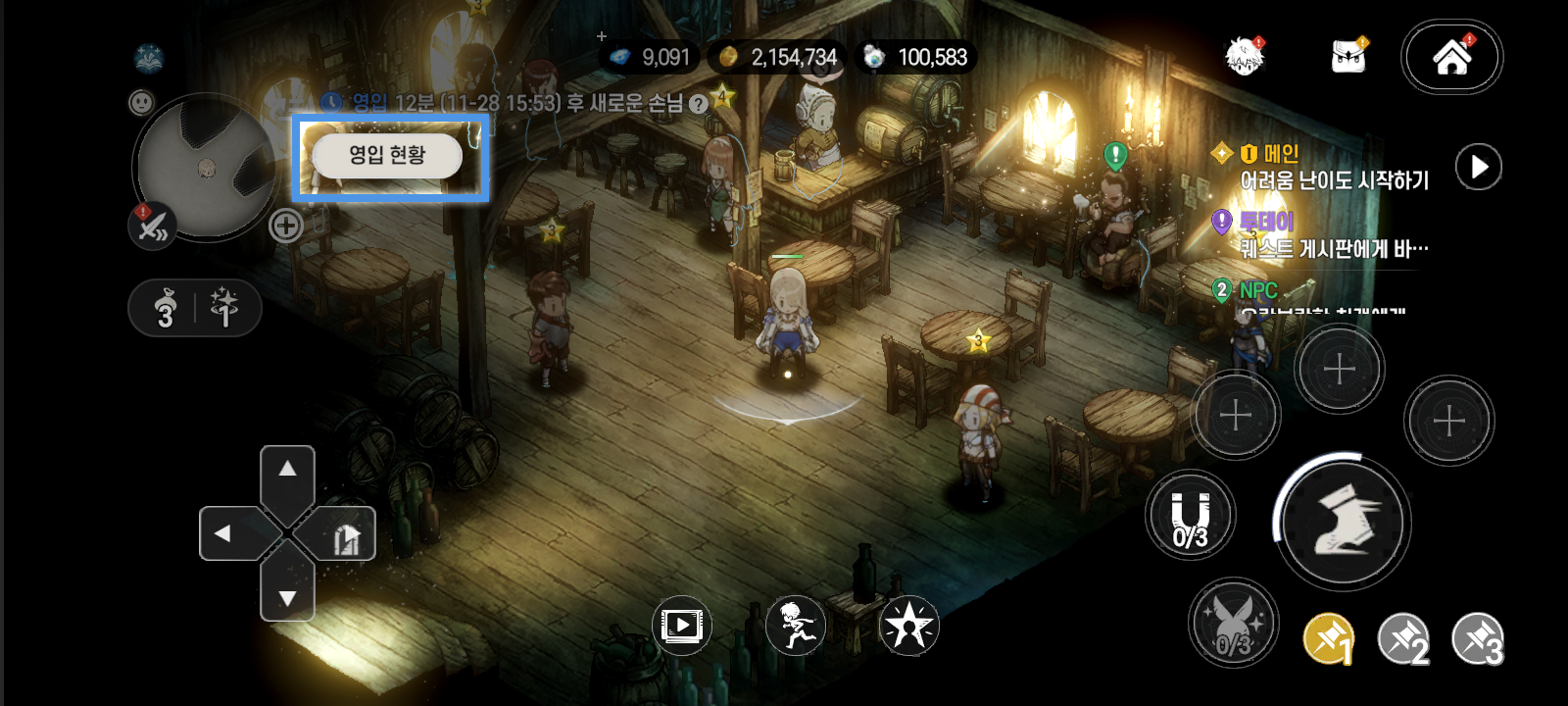
Task: Open the star emblem icon
Action: 908,626
